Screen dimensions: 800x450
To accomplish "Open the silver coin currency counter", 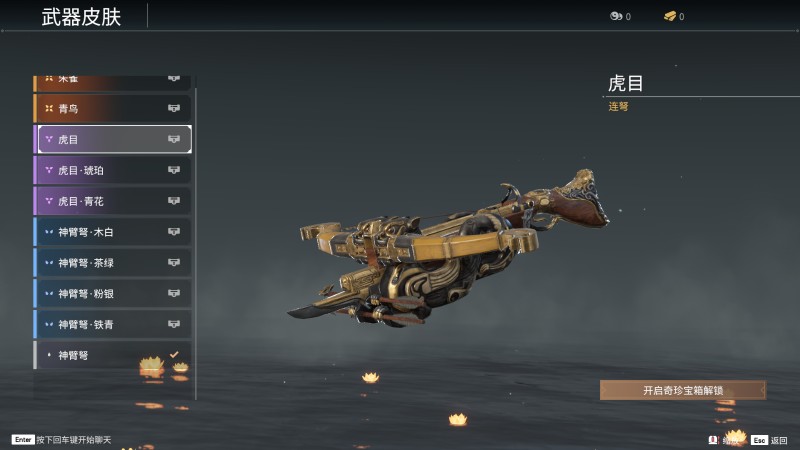I will 620,17.
